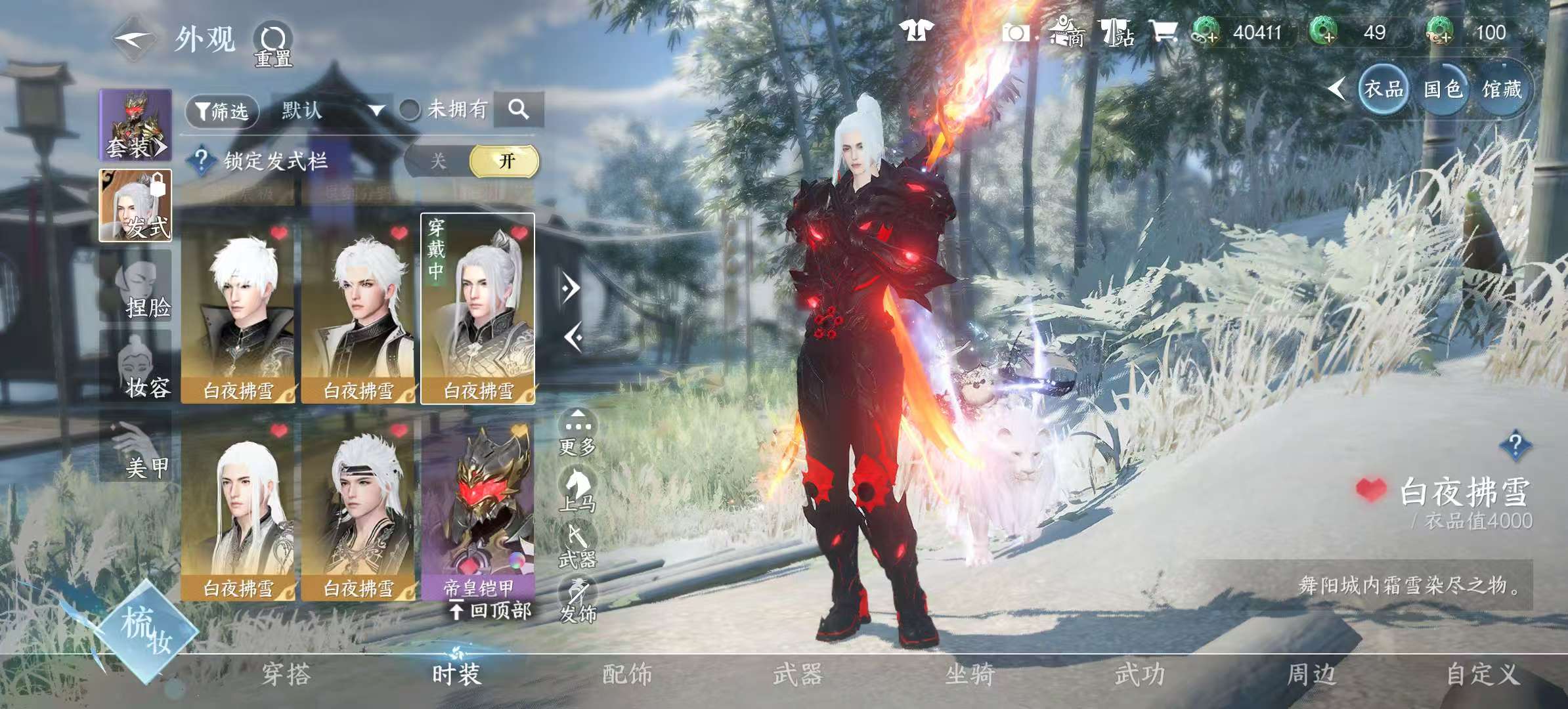
Task: Switch to the 配饰 accessories tab
Action: tap(627, 674)
